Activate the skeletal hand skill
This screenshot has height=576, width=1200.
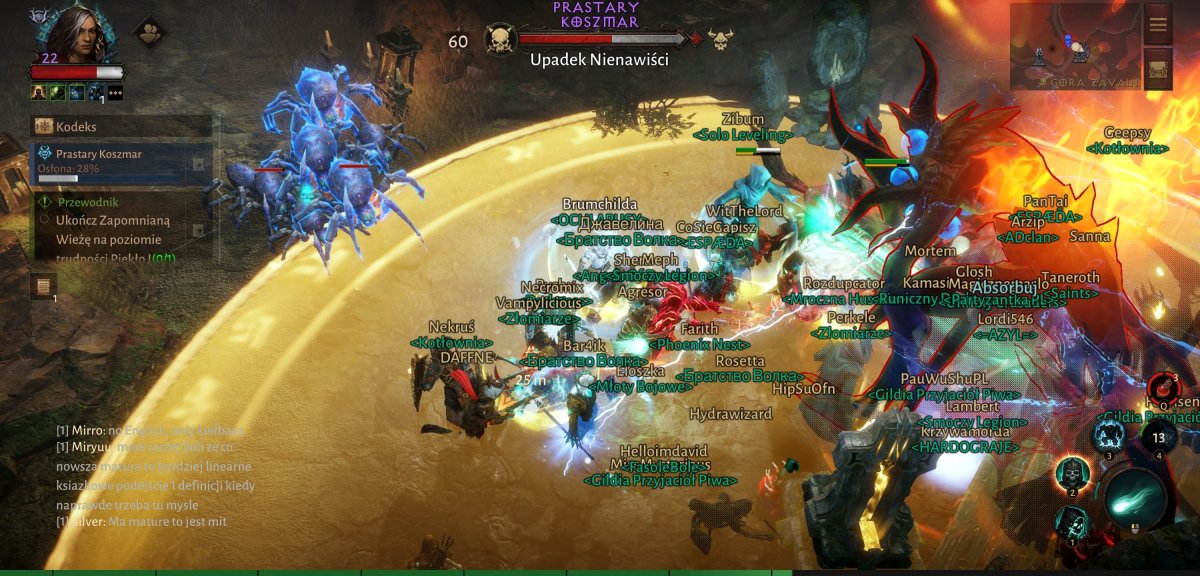tap(1072, 522)
